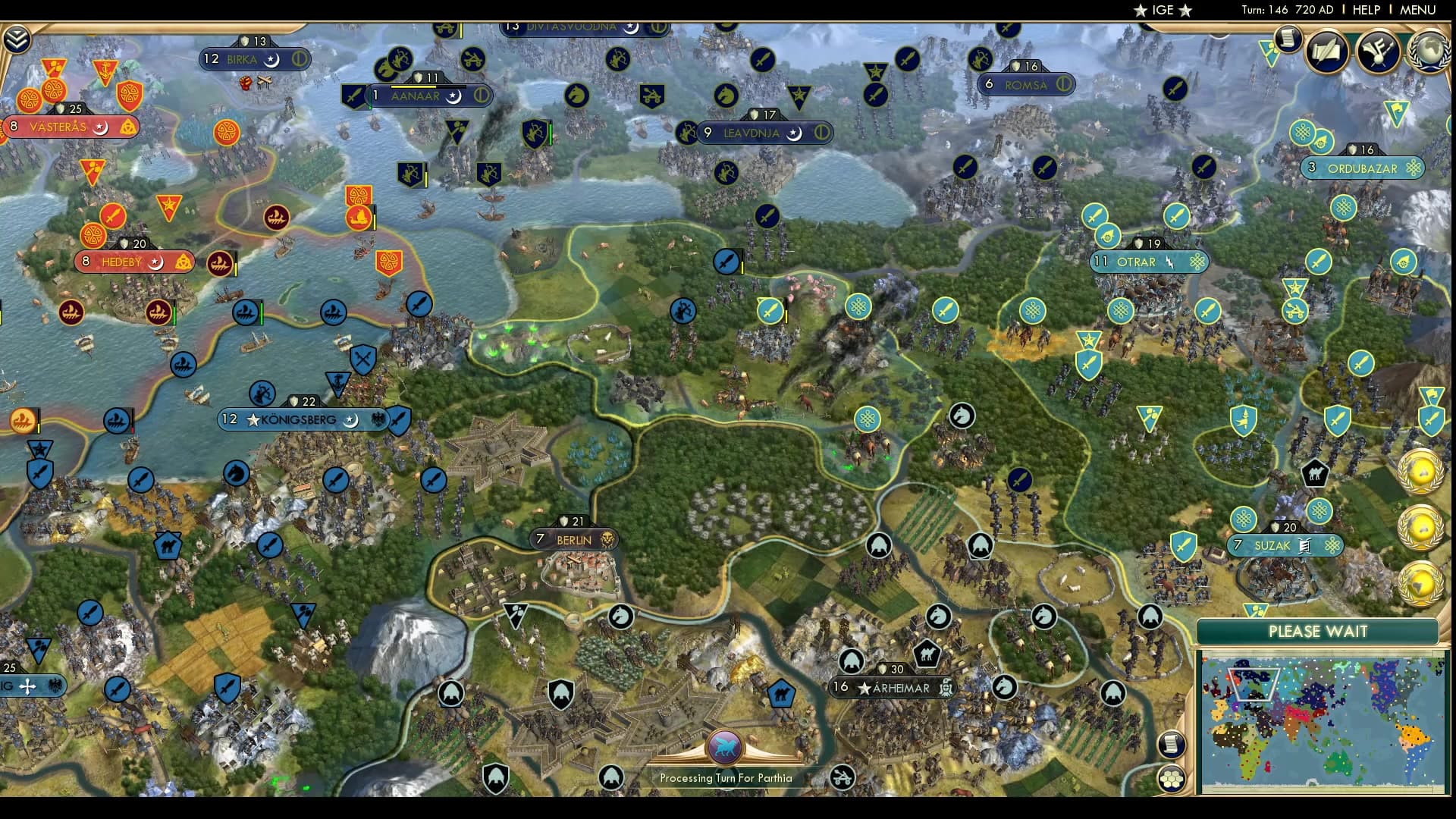Click the Otrar city banner
Viewport: 1456px width, 819px height.
tap(1147, 262)
